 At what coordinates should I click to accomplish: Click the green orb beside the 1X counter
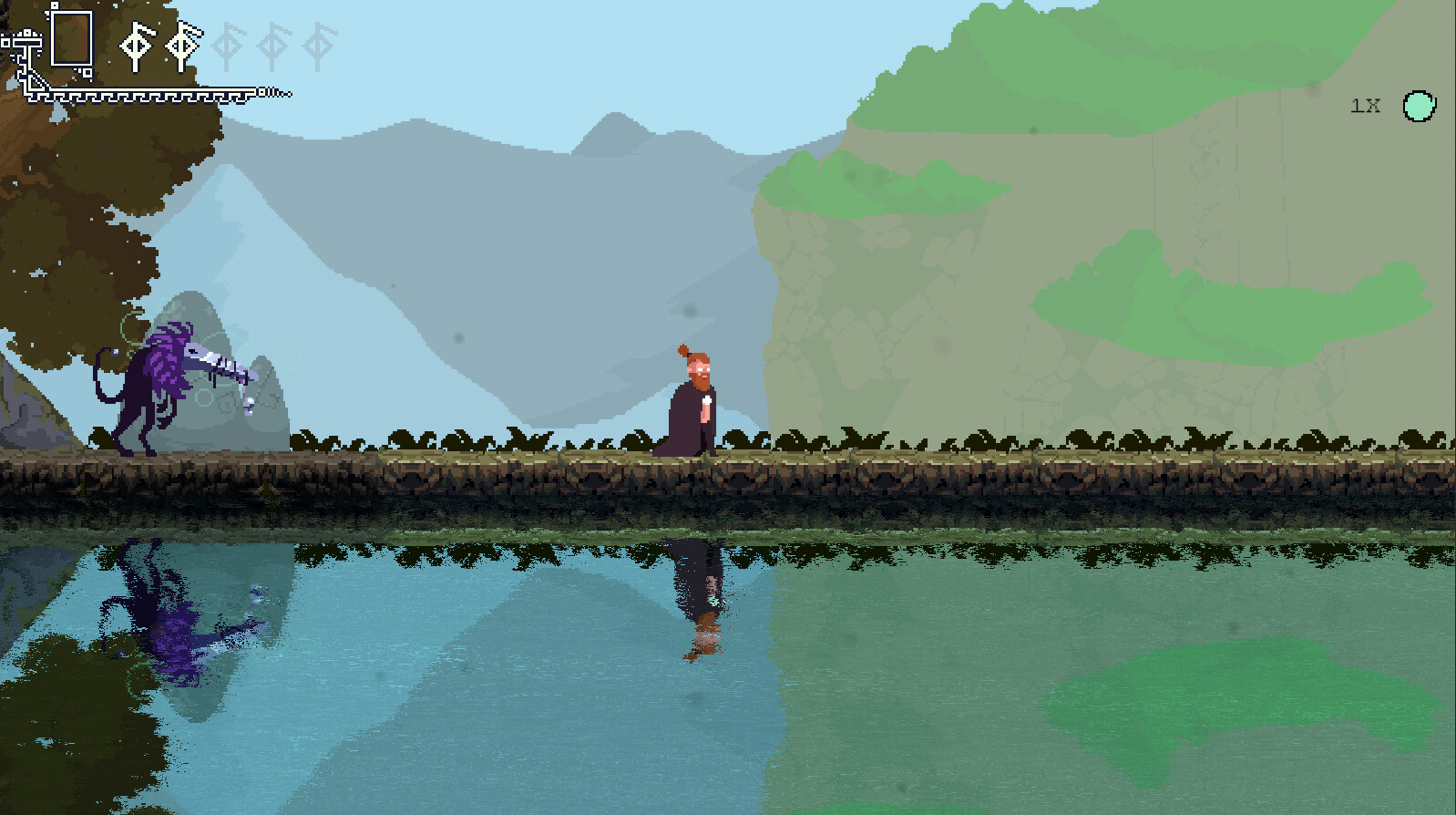pos(1418,107)
